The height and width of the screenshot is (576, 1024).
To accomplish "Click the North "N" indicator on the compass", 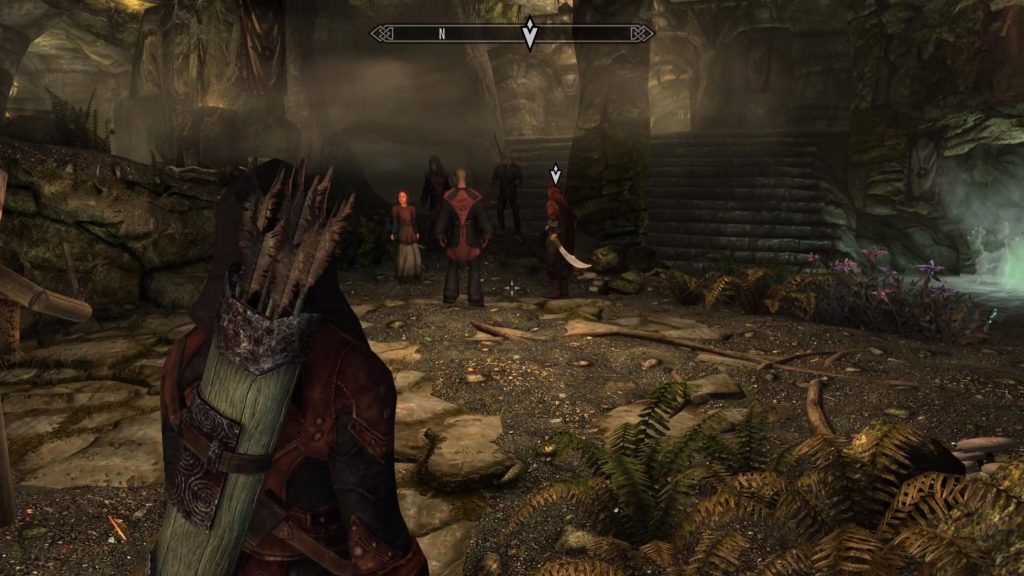I will 441,34.
